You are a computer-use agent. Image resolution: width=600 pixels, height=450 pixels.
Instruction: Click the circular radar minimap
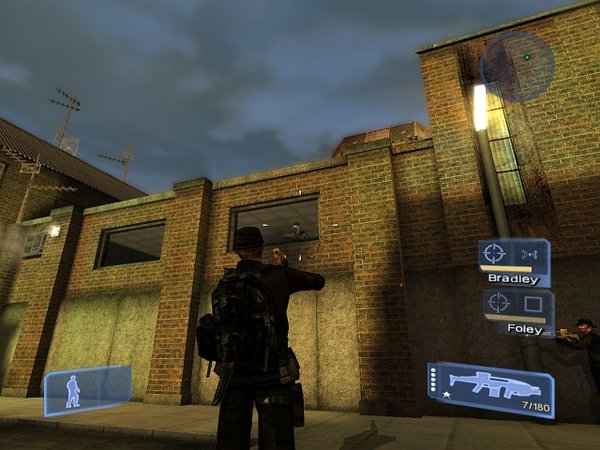(x=516, y=65)
